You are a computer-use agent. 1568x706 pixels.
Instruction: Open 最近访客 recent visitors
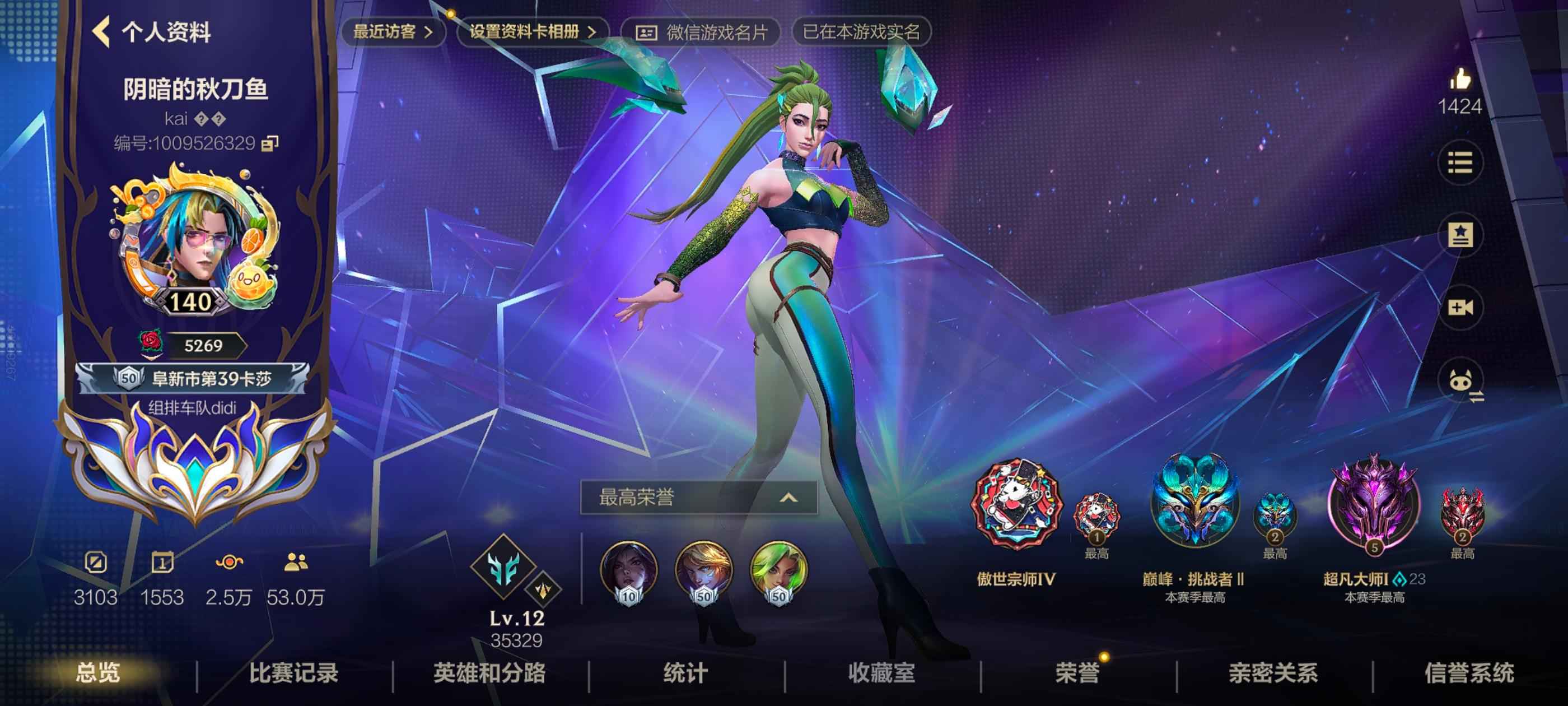coord(393,32)
